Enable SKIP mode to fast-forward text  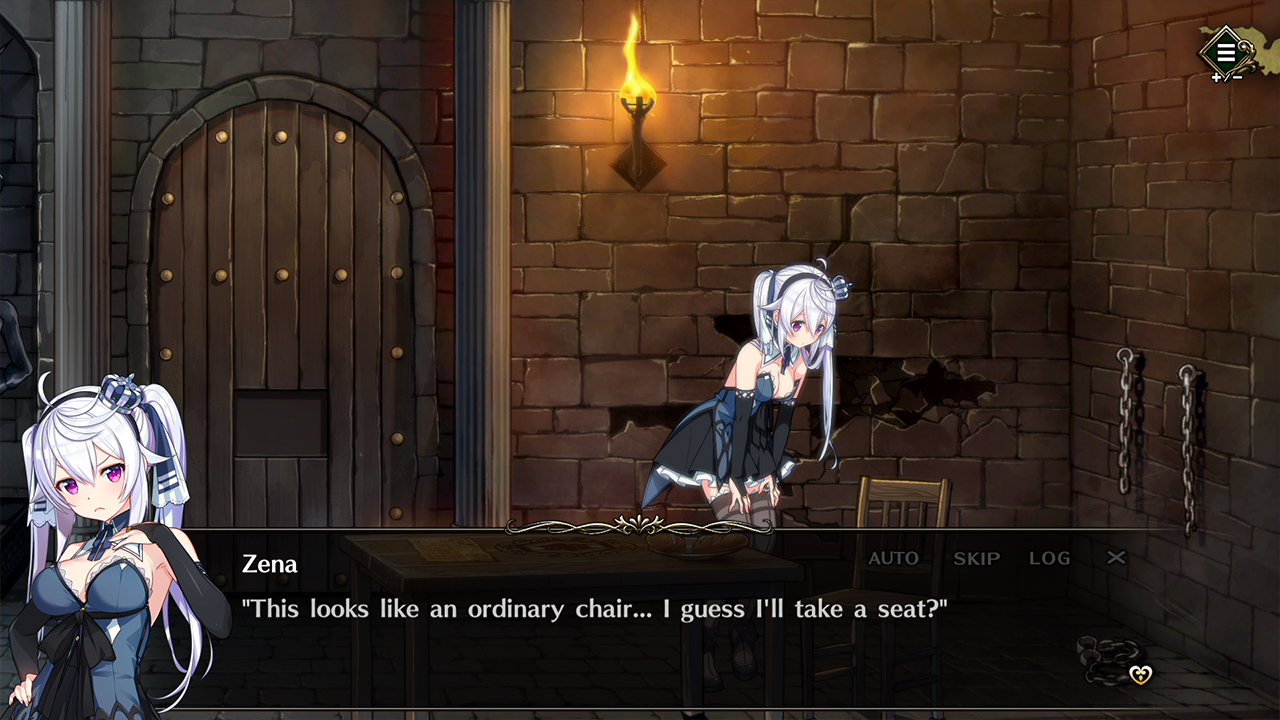click(976, 559)
